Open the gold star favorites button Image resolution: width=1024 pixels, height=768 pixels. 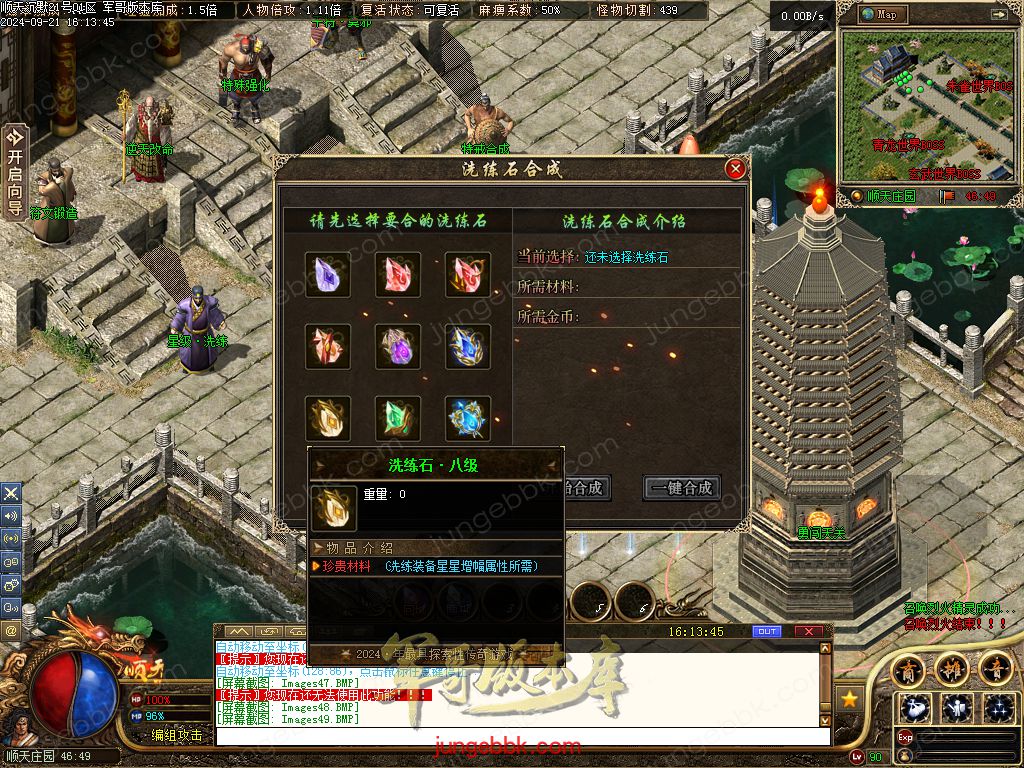pos(851,700)
